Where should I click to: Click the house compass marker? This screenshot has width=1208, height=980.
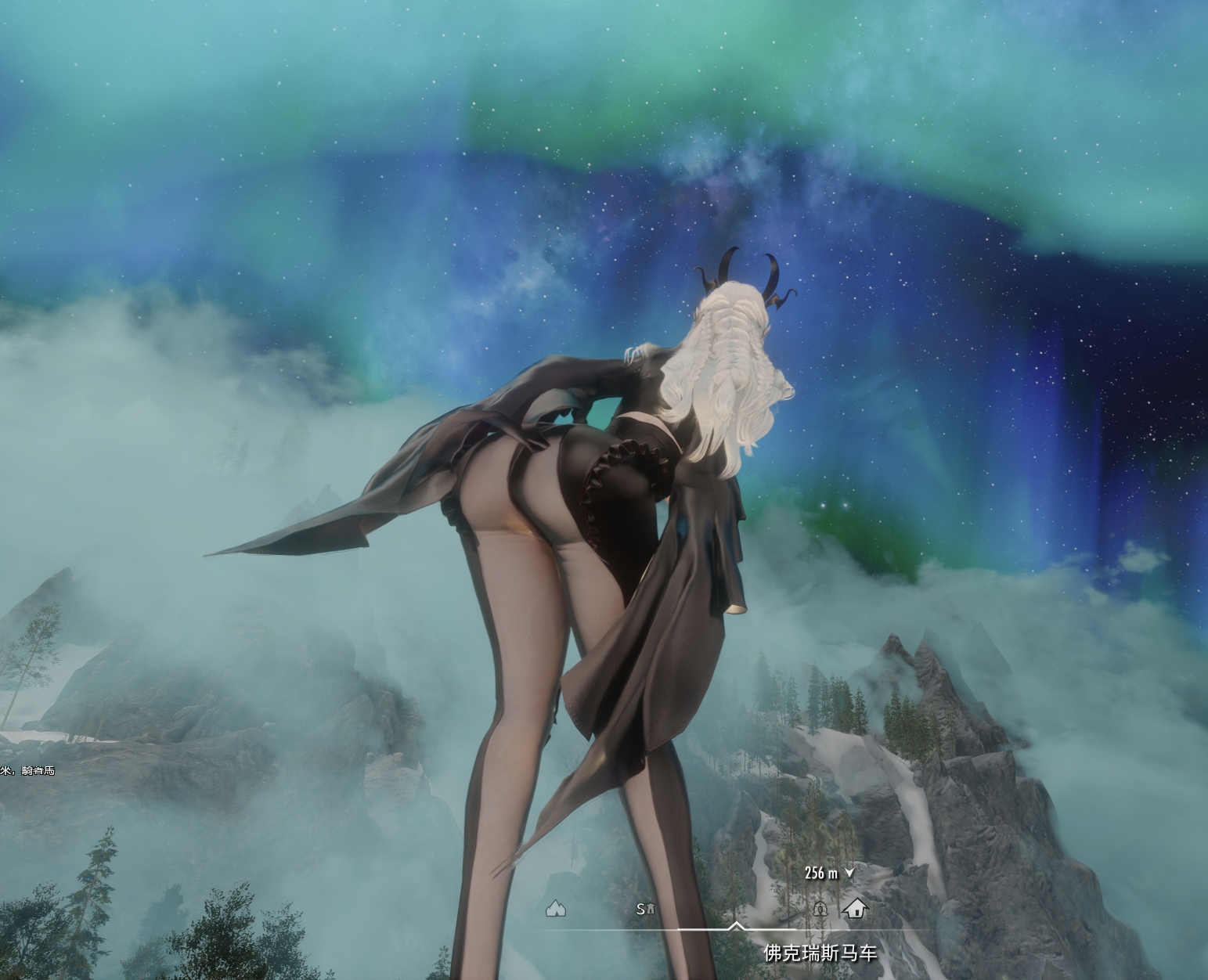tap(855, 908)
